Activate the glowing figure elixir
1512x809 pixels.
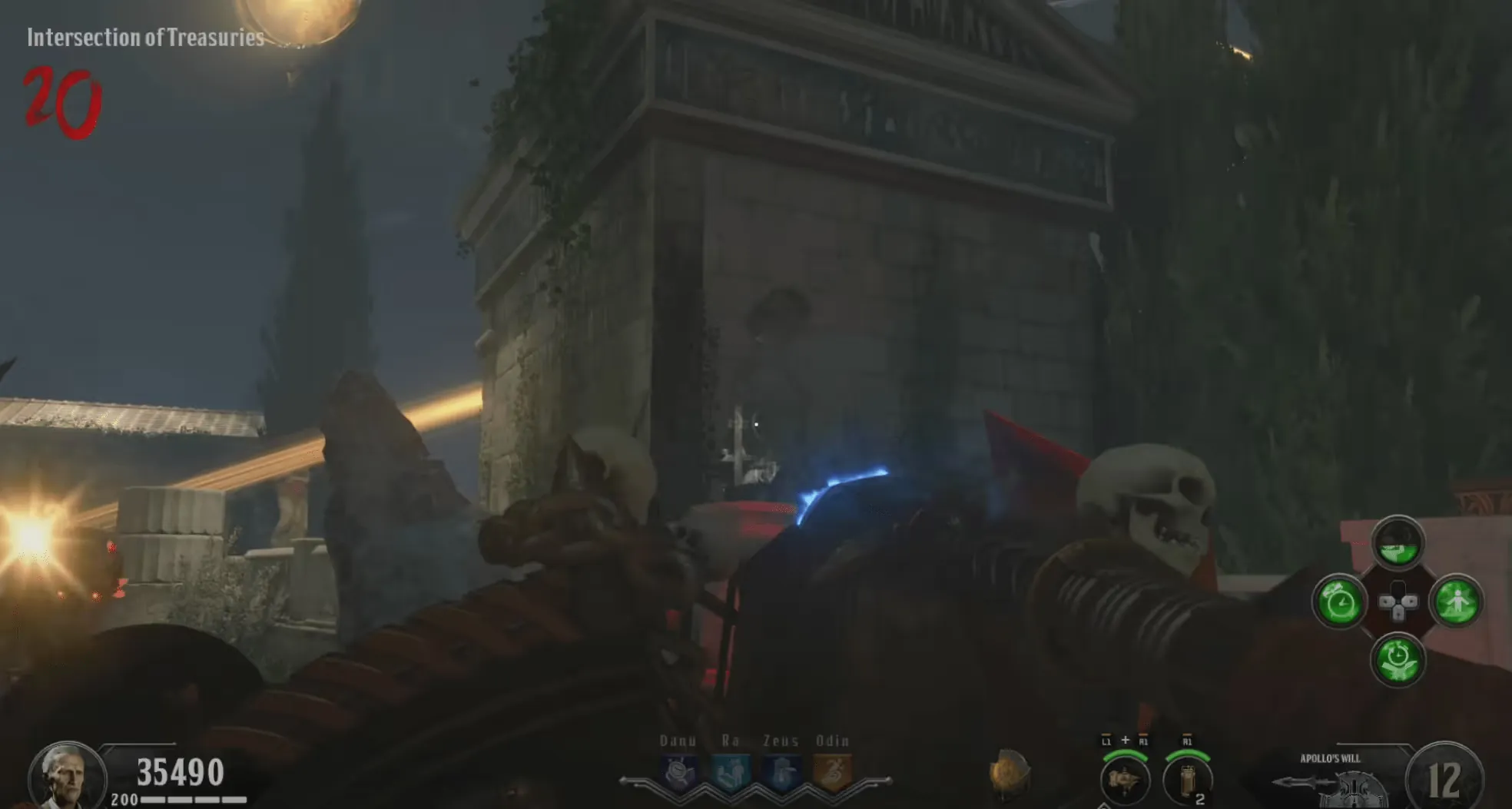(1456, 602)
